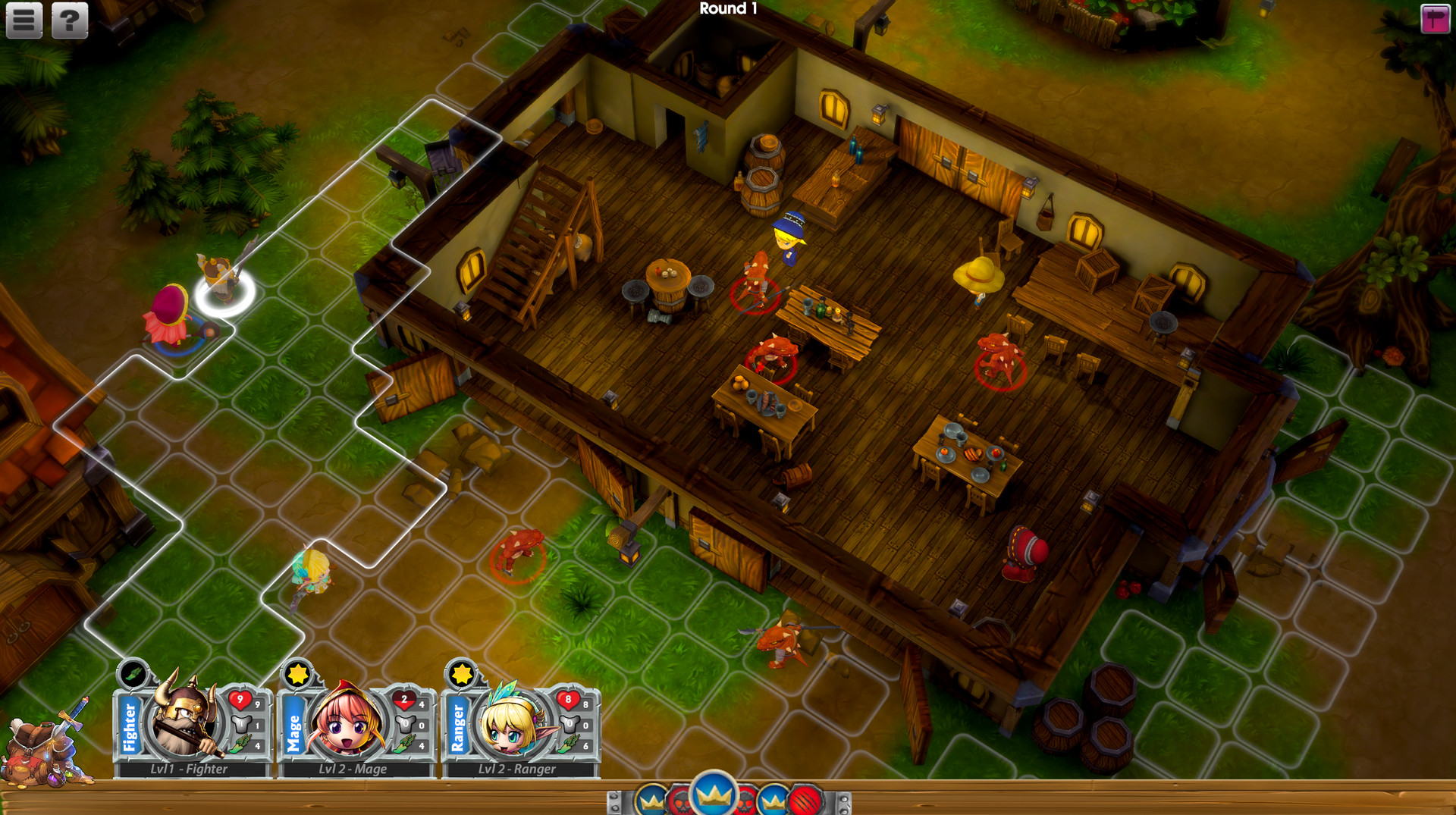Click the red skull enemy turn icon

(680, 801)
